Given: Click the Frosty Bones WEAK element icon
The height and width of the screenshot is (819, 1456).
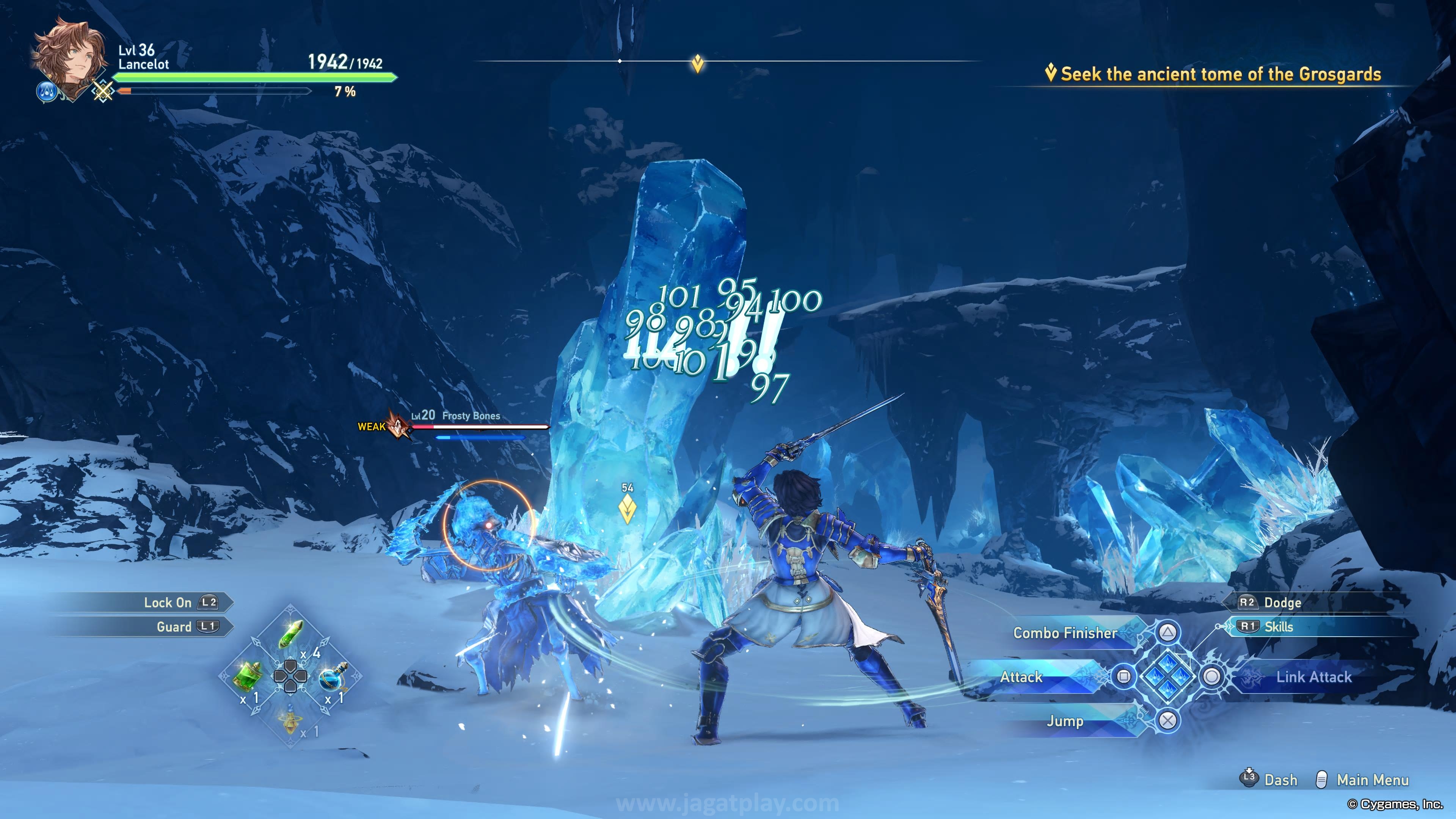Looking at the screenshot, I should (x=399, y=426).
